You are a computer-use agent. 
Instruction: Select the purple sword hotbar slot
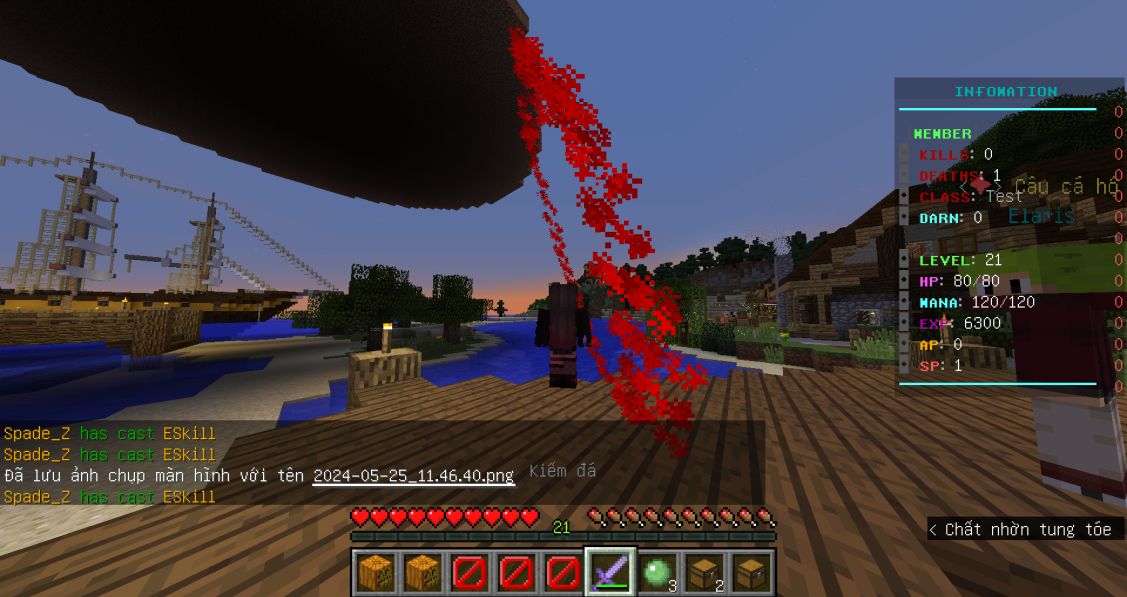click(609, 572)
